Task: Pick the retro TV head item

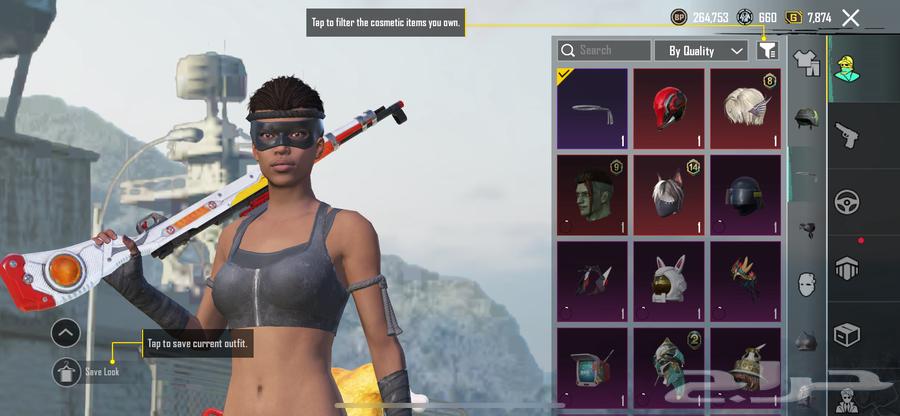Action: click(592, 365)
